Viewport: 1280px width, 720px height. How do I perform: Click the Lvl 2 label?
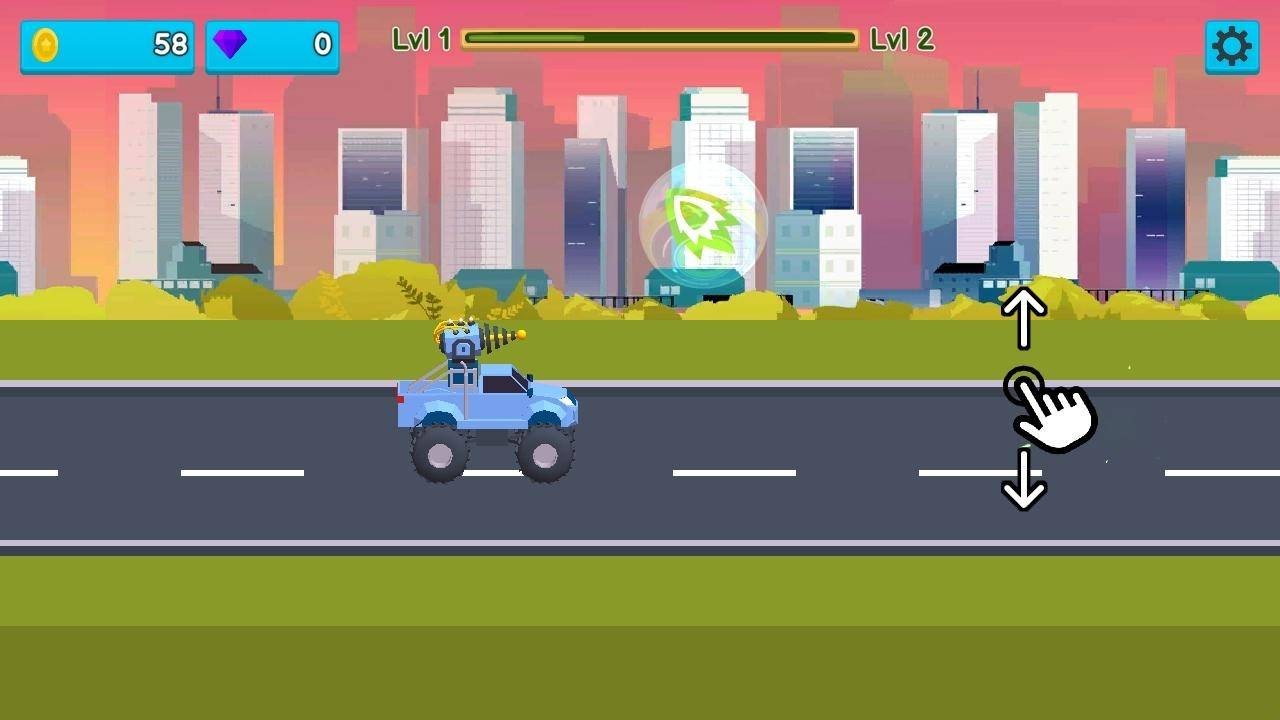tap(903, 40)
